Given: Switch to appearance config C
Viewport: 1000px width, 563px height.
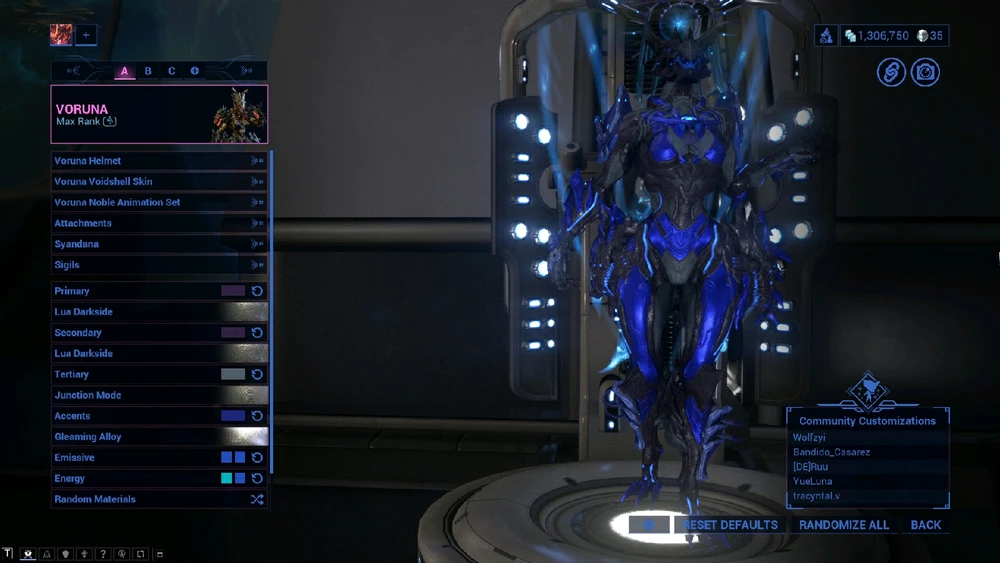Looking at the screenshot, I should point(171,71).
